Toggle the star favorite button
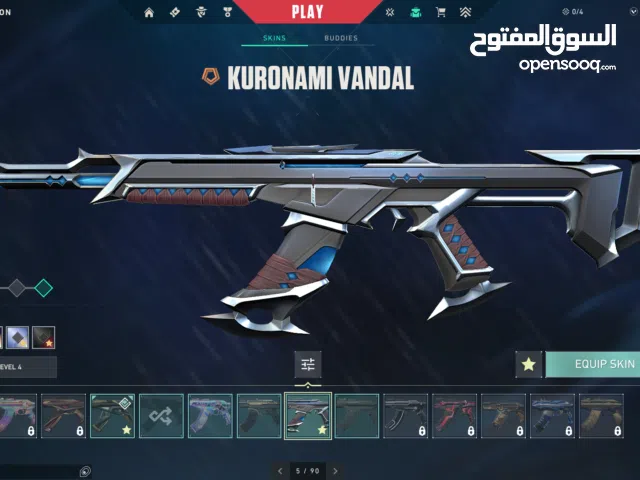The height and width of the screenshot is (480, 640). pyautogui.click(x=528, y=365)
